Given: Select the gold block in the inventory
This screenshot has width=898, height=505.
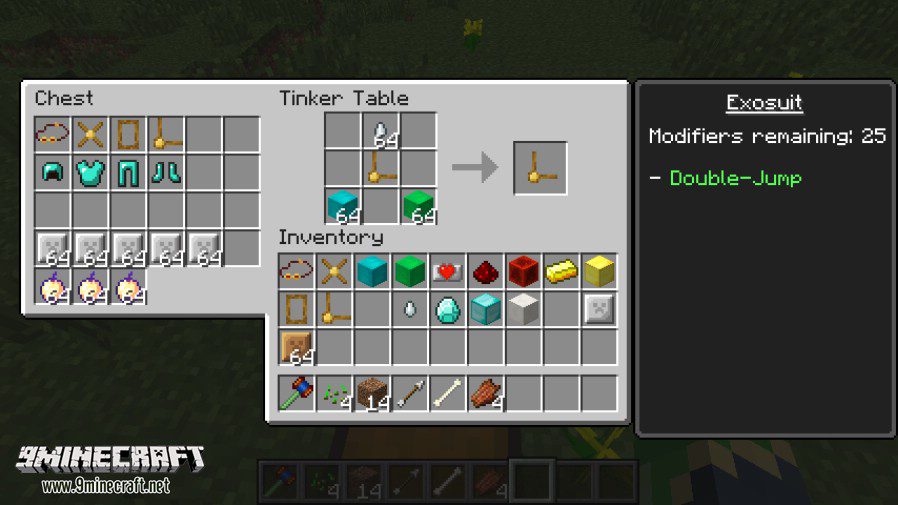Looking at the screenshot, I should coord(599,272).
